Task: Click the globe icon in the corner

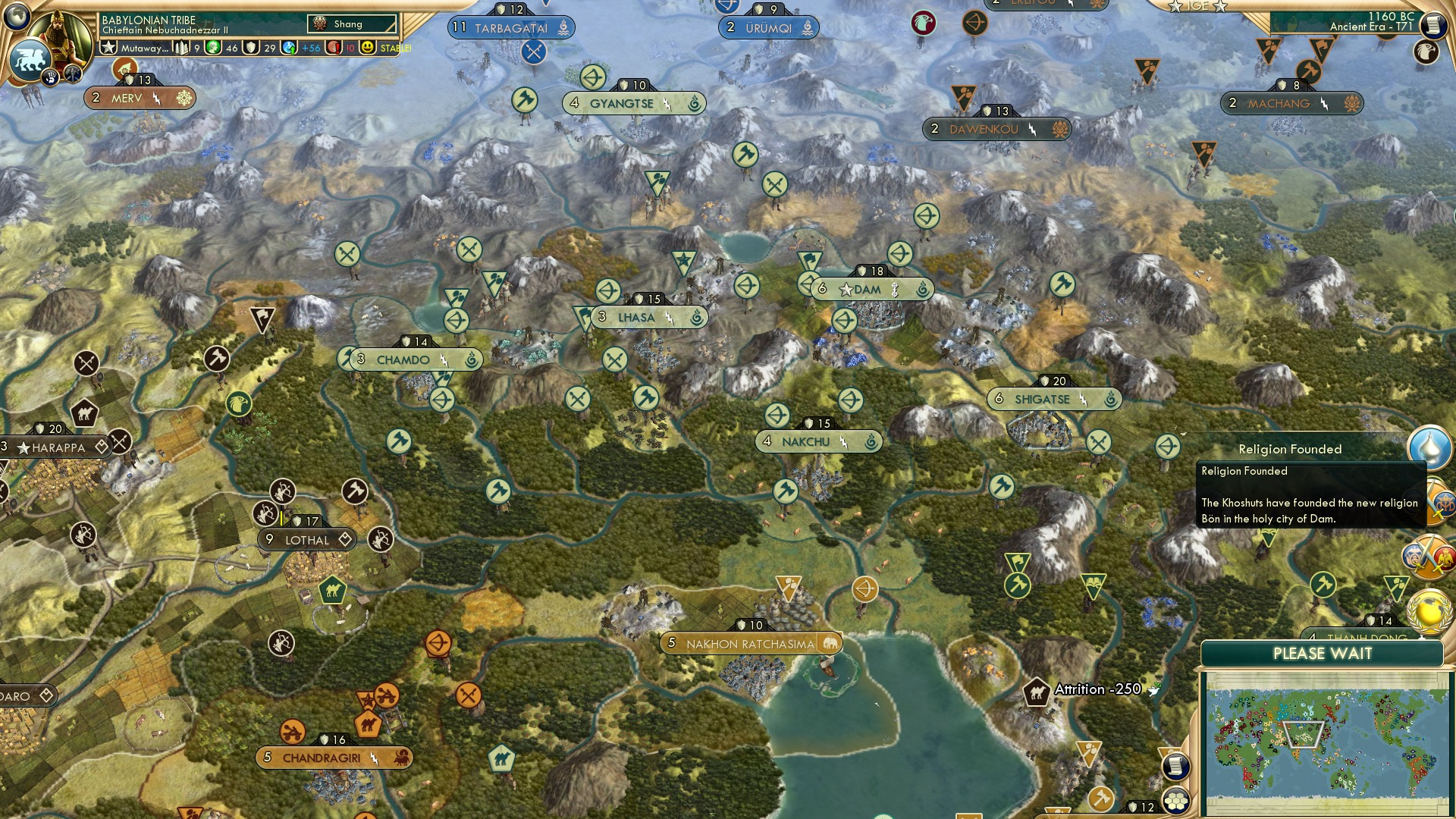Action: pyautogui.click(x=17, y=15)
